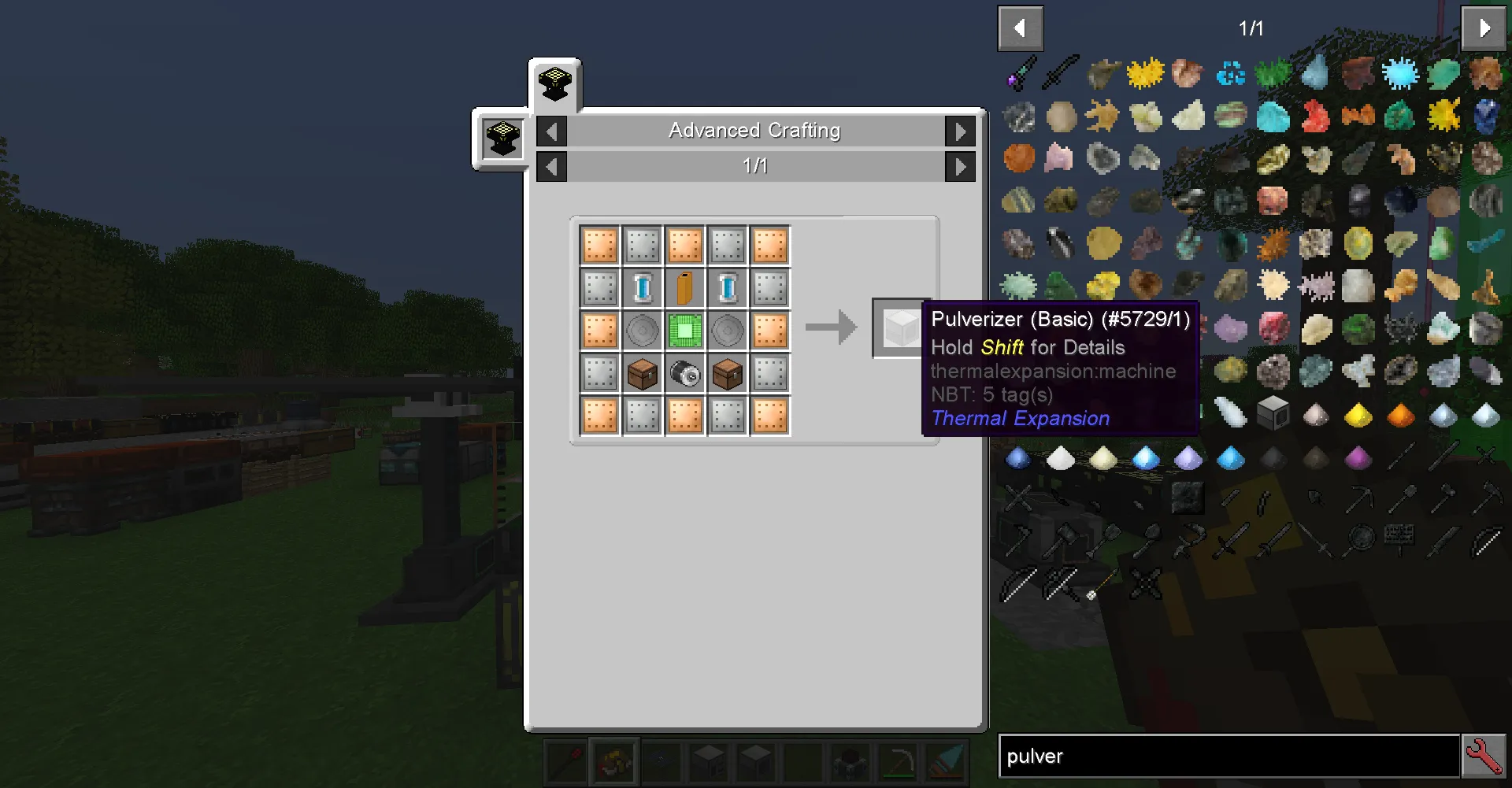
Task: Click the green circuit board ingredient
Action: click(686, 330)
